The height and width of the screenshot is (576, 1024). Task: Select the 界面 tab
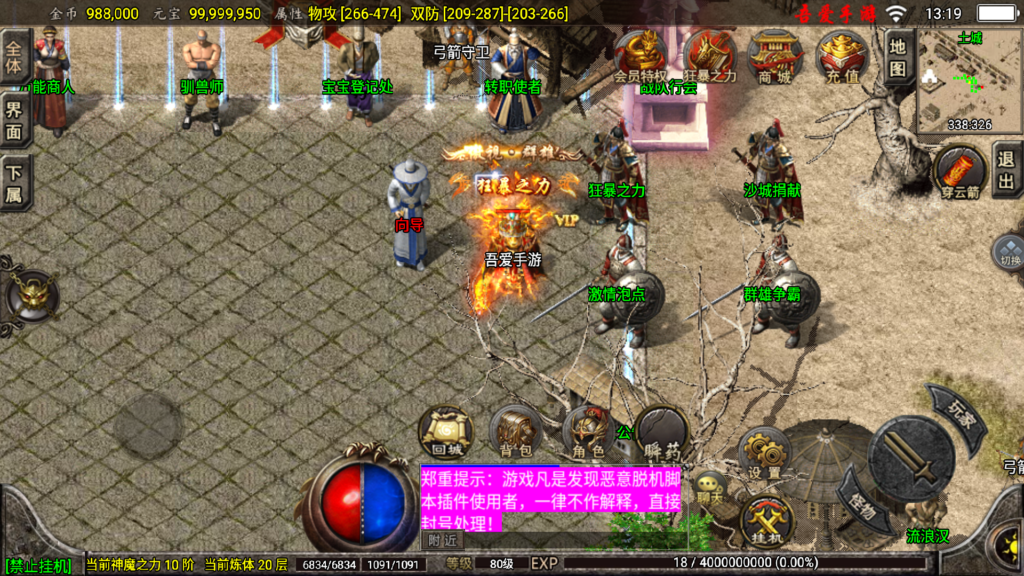tap(14, 121)
